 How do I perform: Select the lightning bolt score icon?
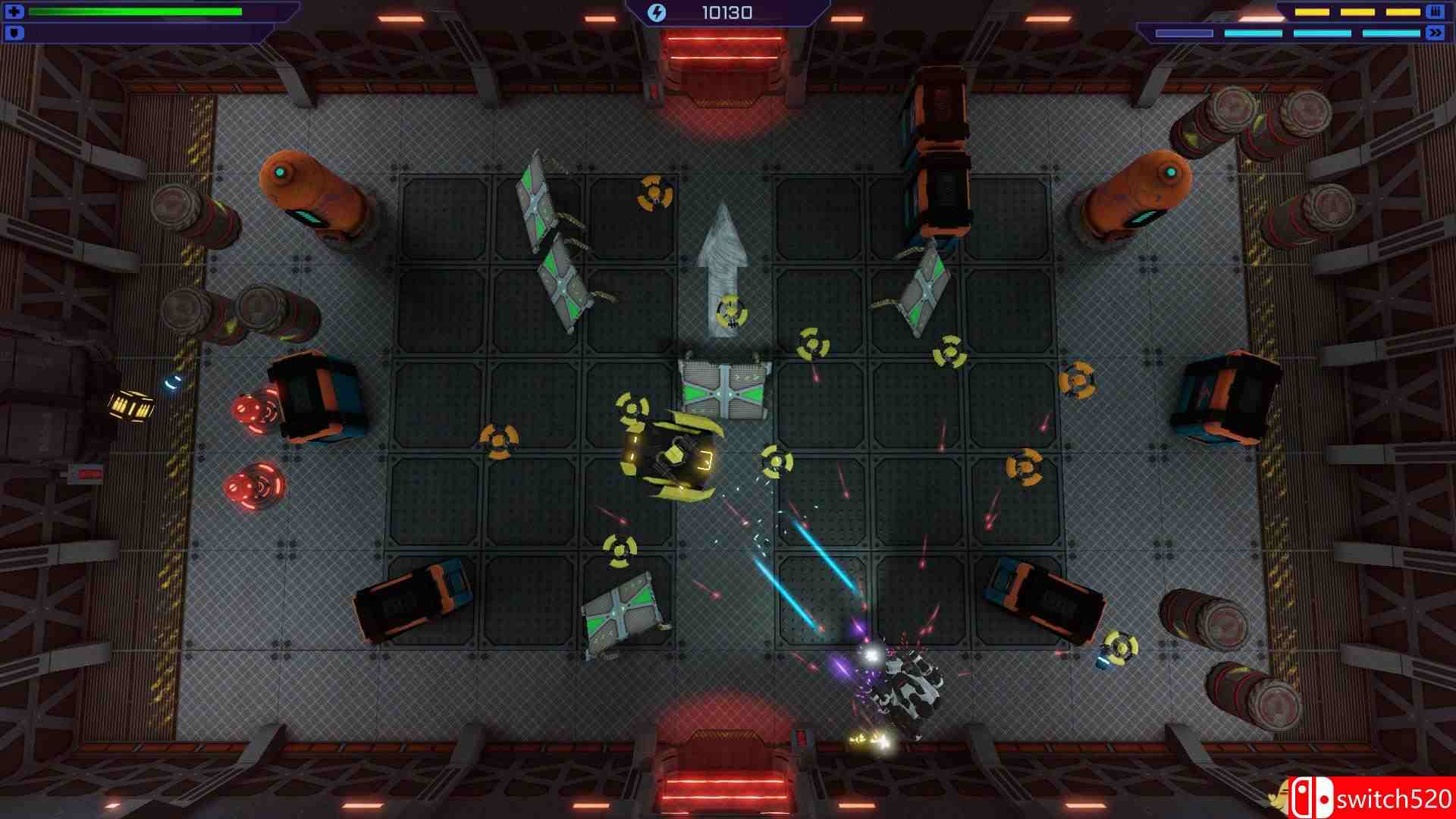click(657, 11)
